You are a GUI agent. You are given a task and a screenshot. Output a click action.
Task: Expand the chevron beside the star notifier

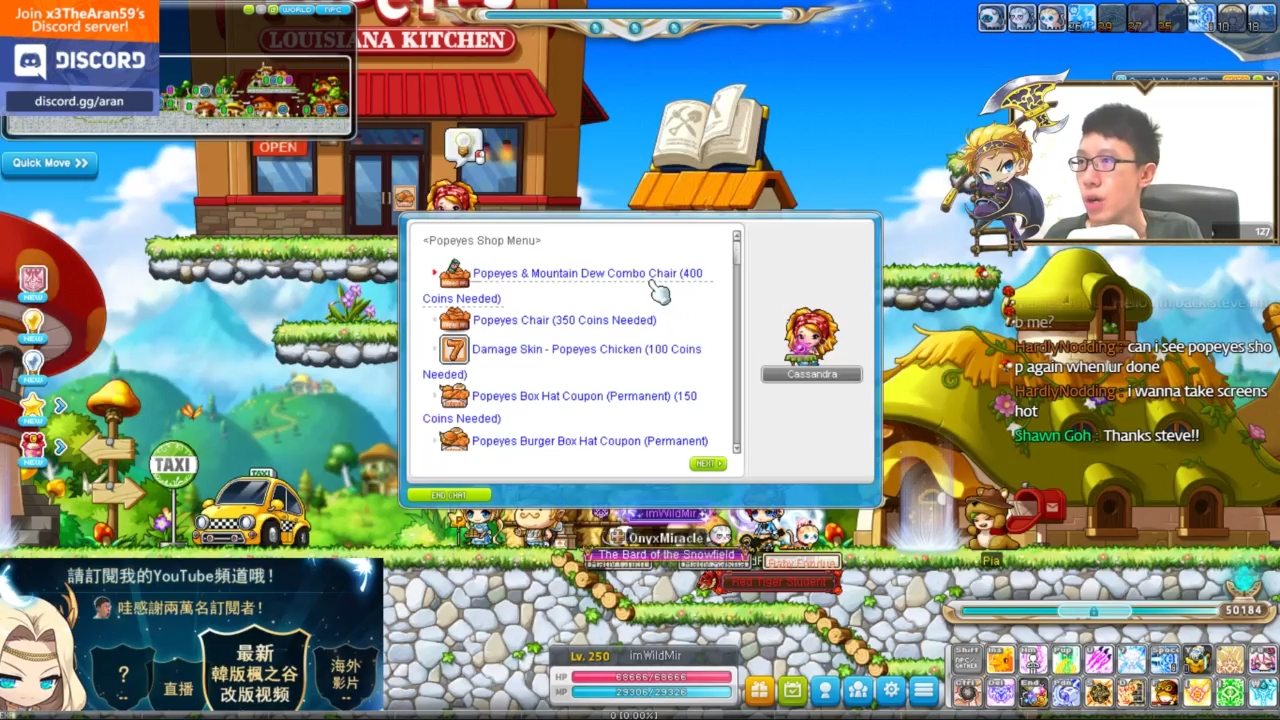coord(60,404)
